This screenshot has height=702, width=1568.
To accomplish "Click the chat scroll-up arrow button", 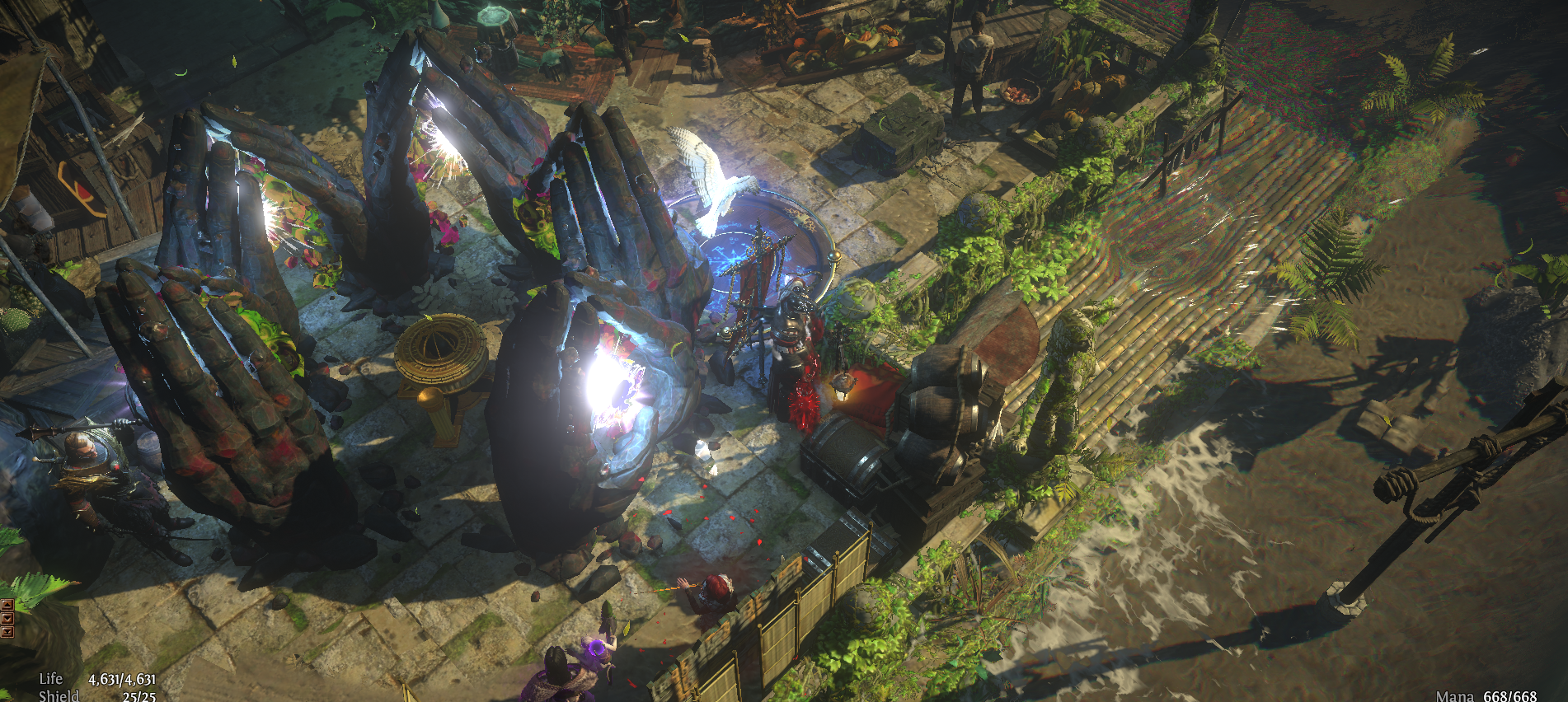I will [x=7, y=605].
